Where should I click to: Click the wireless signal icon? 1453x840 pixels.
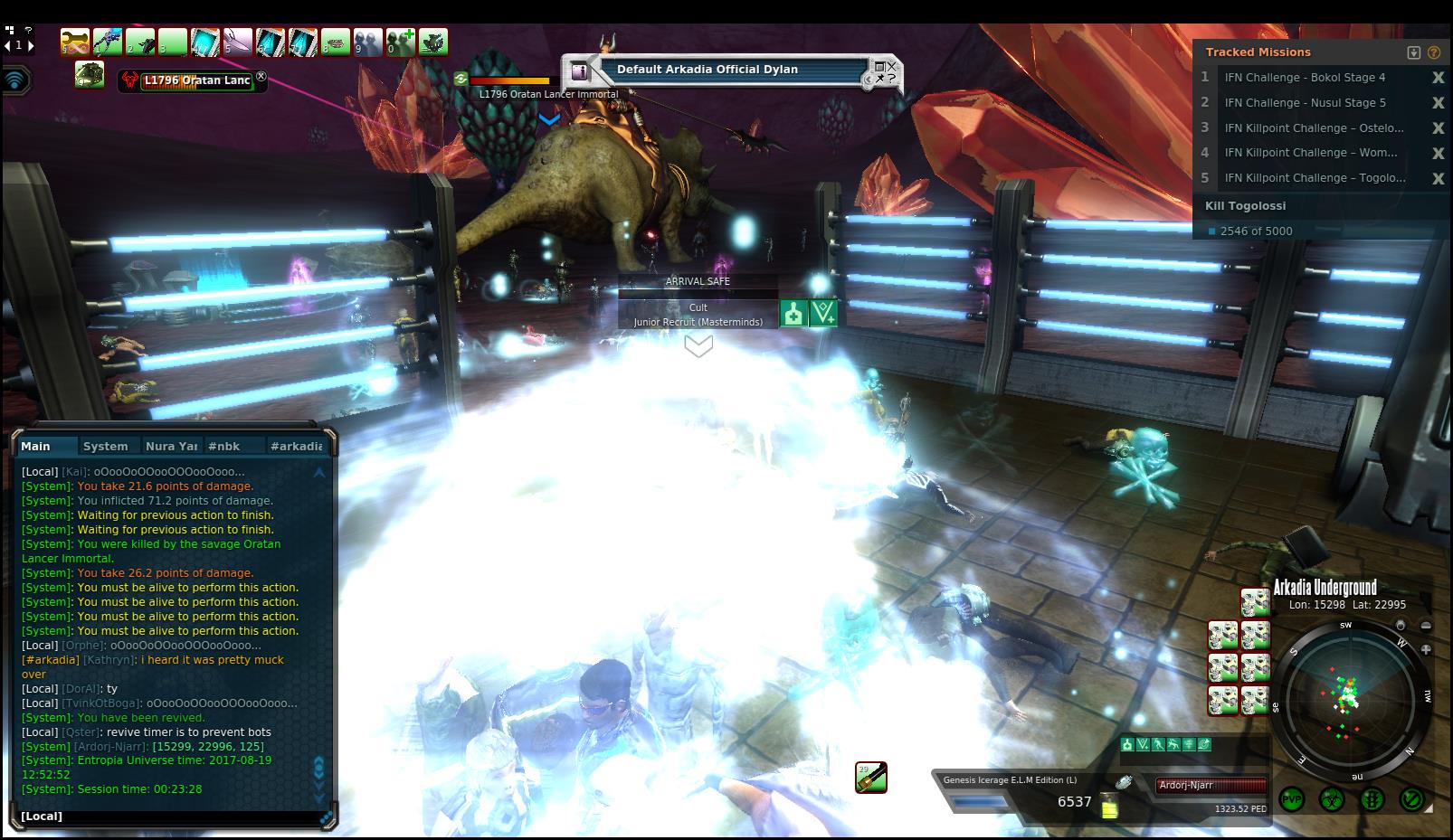(15, 80)
